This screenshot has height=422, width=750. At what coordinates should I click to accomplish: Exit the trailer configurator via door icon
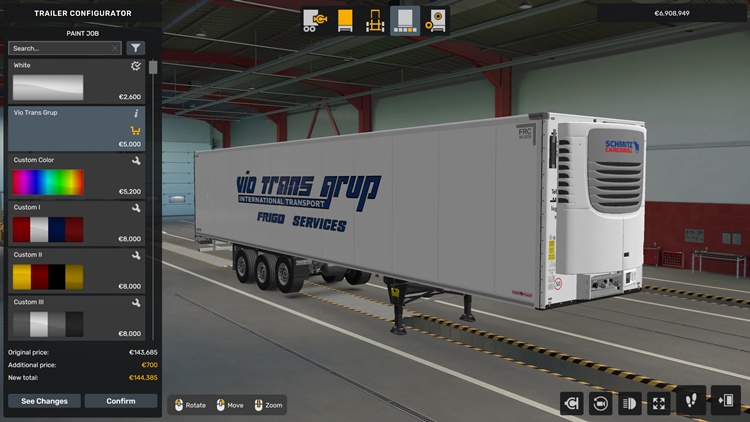[x=725, y=403]
